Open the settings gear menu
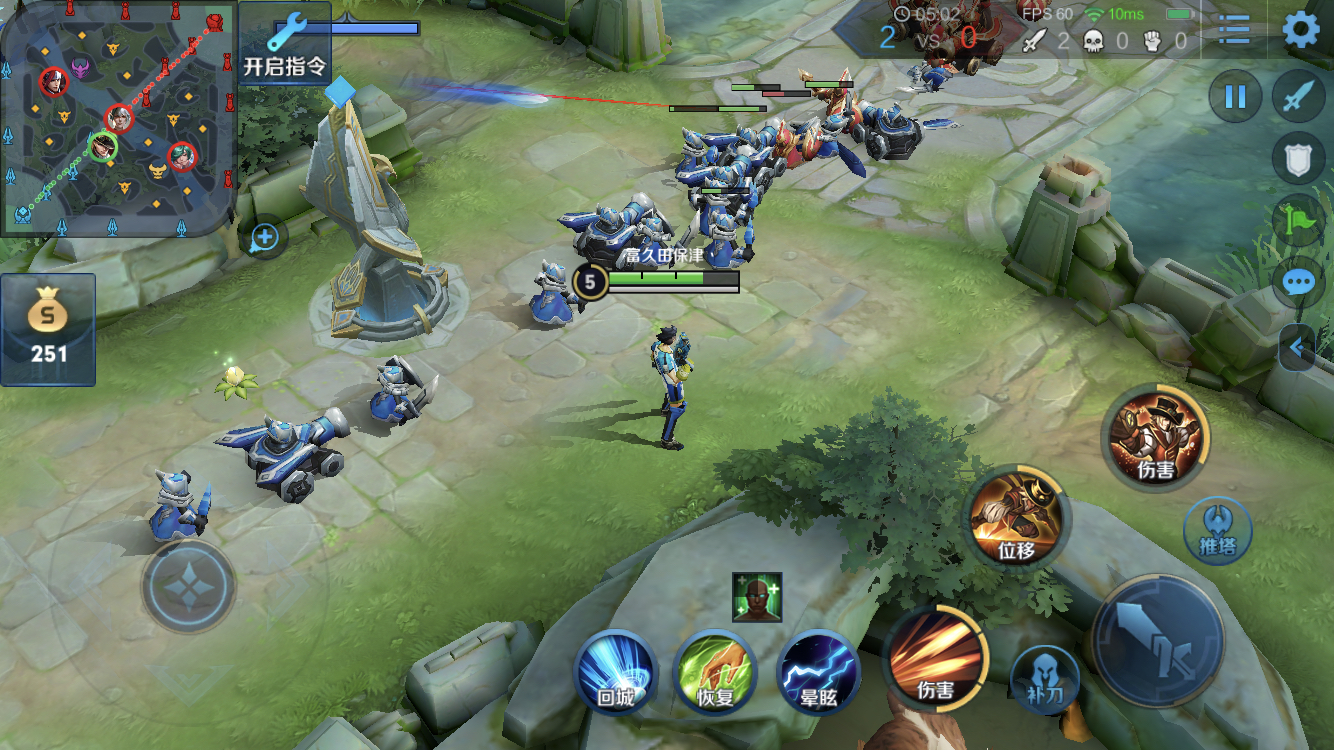Viewport: 1334px width, 750px height. (1300, 30)
